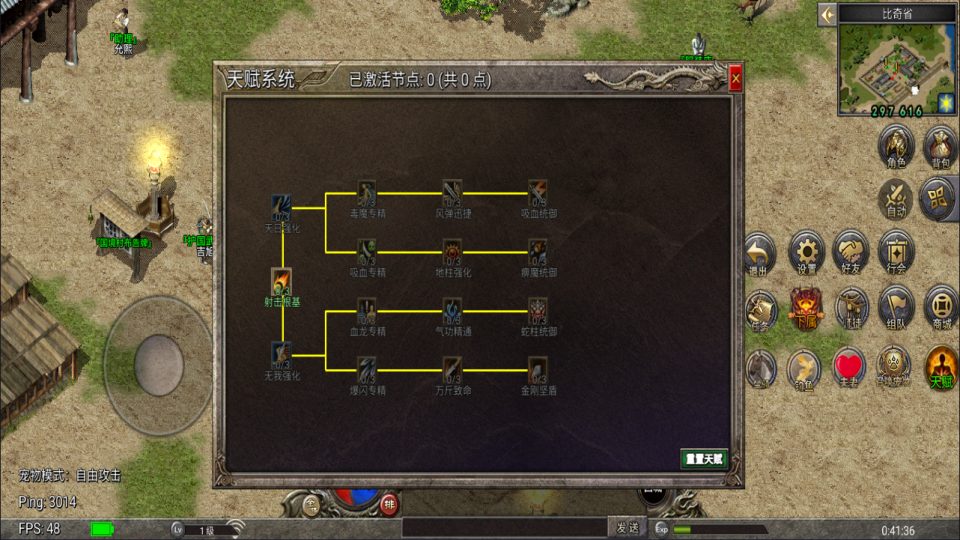
Task: Open the 好友 friends list
Action: (851, 253)
